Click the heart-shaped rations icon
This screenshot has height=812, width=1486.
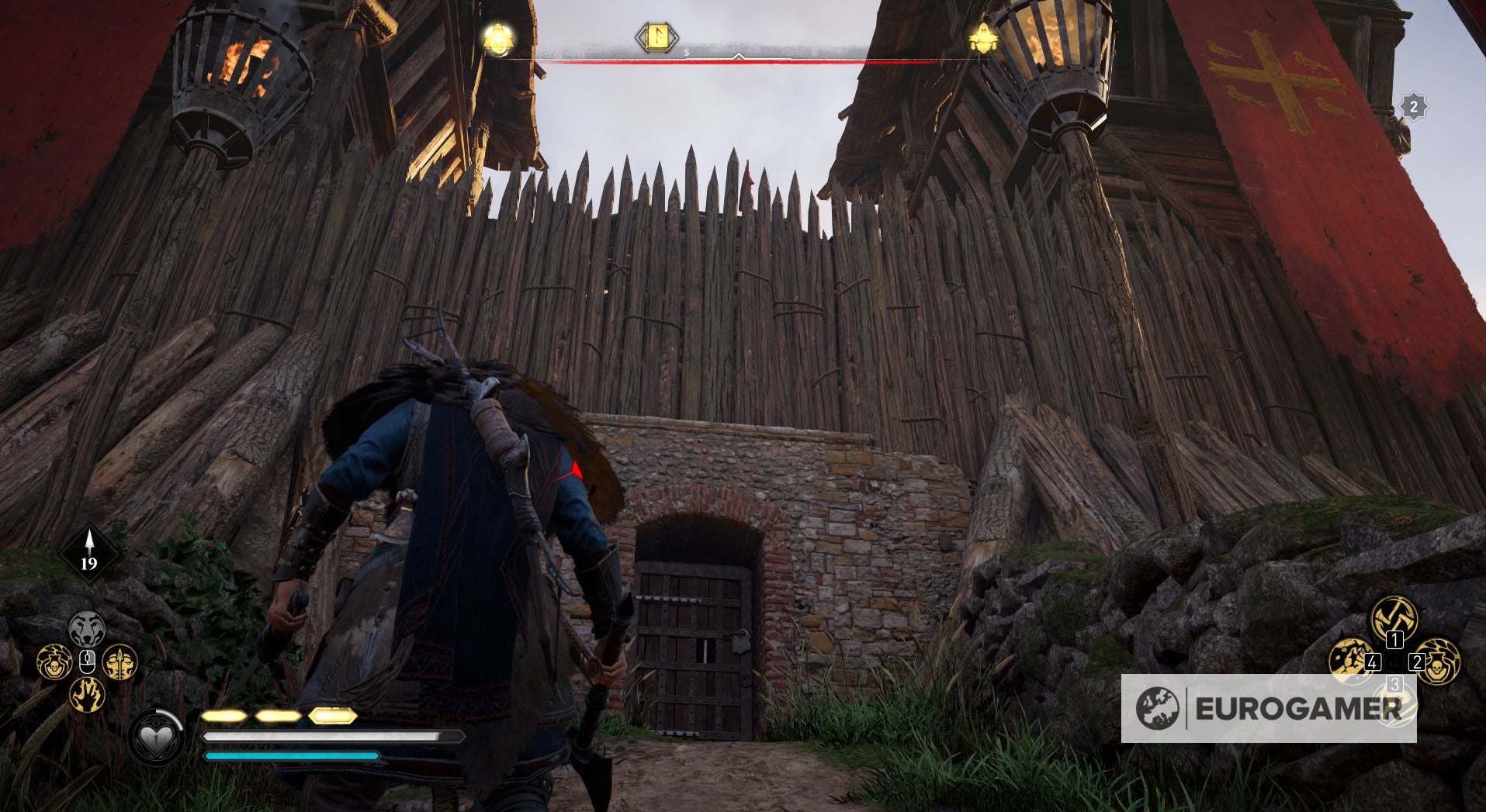tap(154, 738)
